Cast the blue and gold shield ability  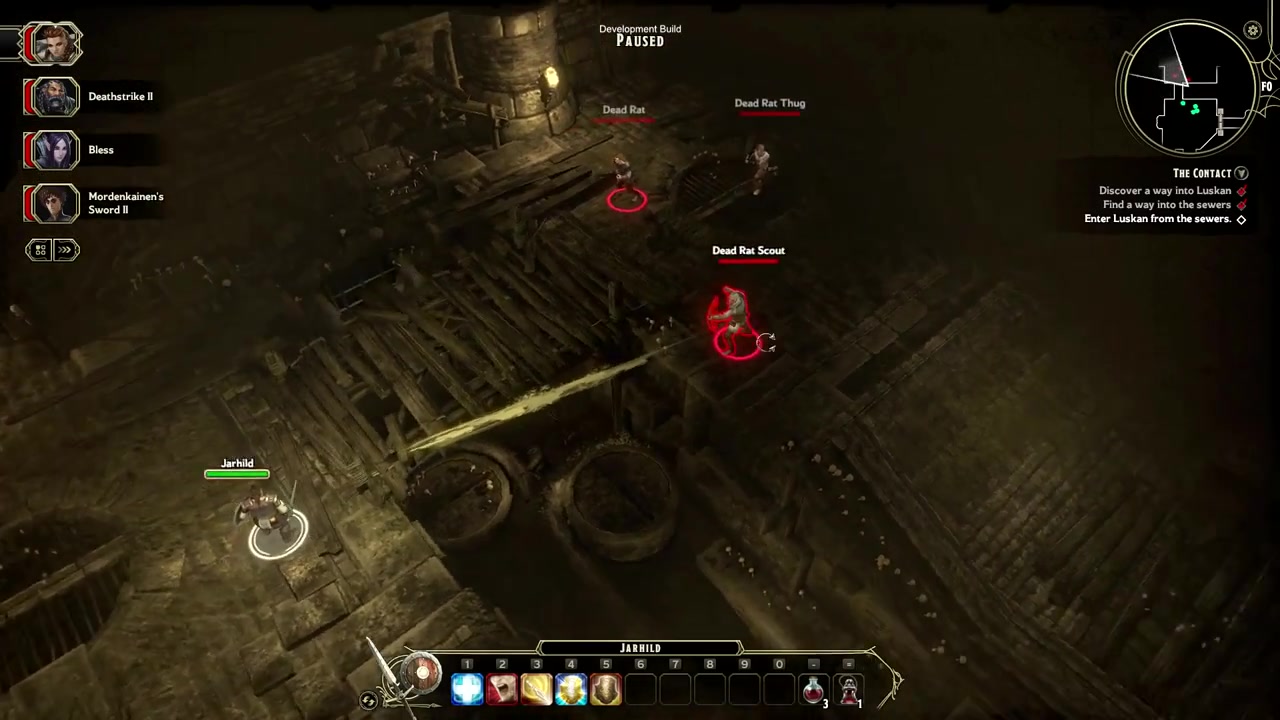pyautogui.click(x=571, y=689)
